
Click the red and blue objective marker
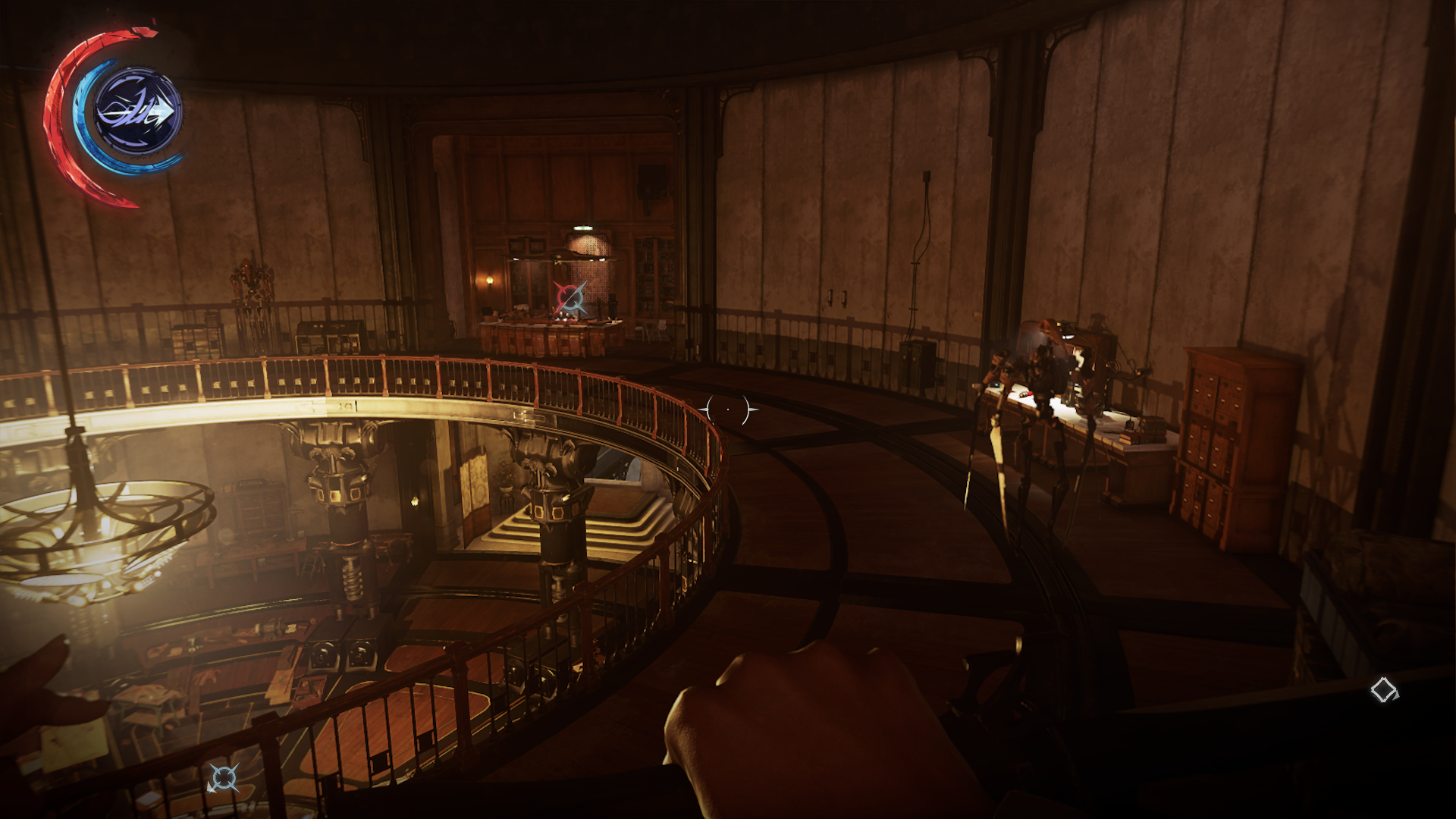click(x=570, y=298)
